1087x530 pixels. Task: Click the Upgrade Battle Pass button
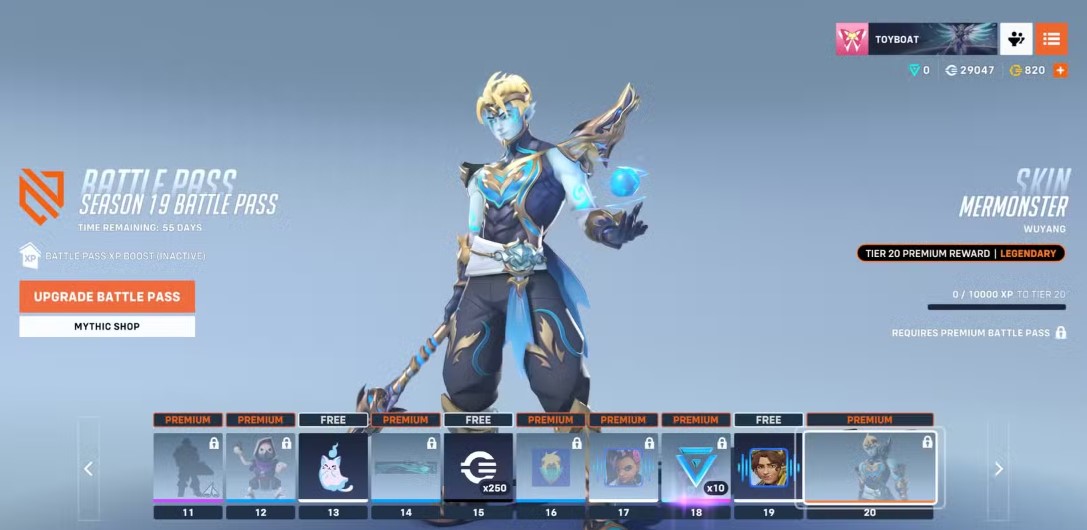pyautogui.click(x=107, y=296)
